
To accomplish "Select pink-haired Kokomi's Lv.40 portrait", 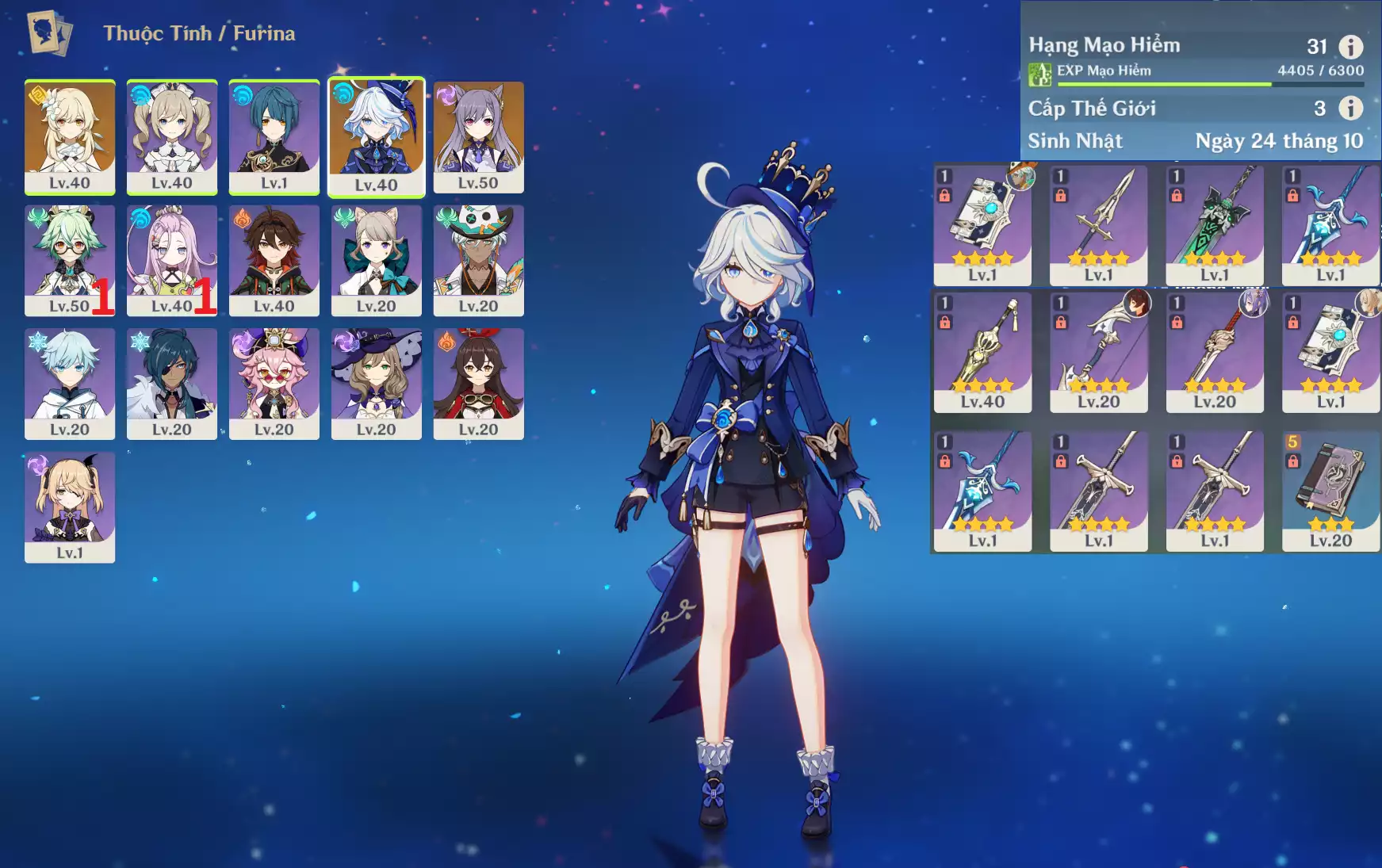I will click(172, 259).
